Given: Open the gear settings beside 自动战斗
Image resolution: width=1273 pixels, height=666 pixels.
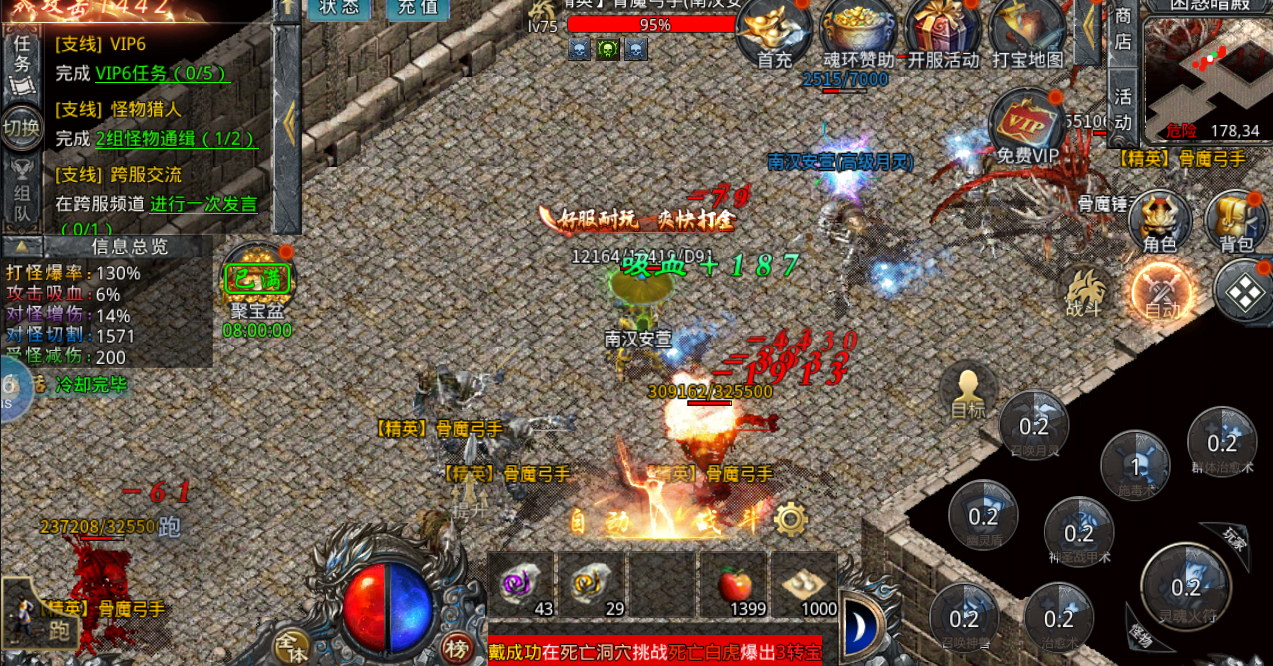Looking at the screenshot, I should click(791, 519).
